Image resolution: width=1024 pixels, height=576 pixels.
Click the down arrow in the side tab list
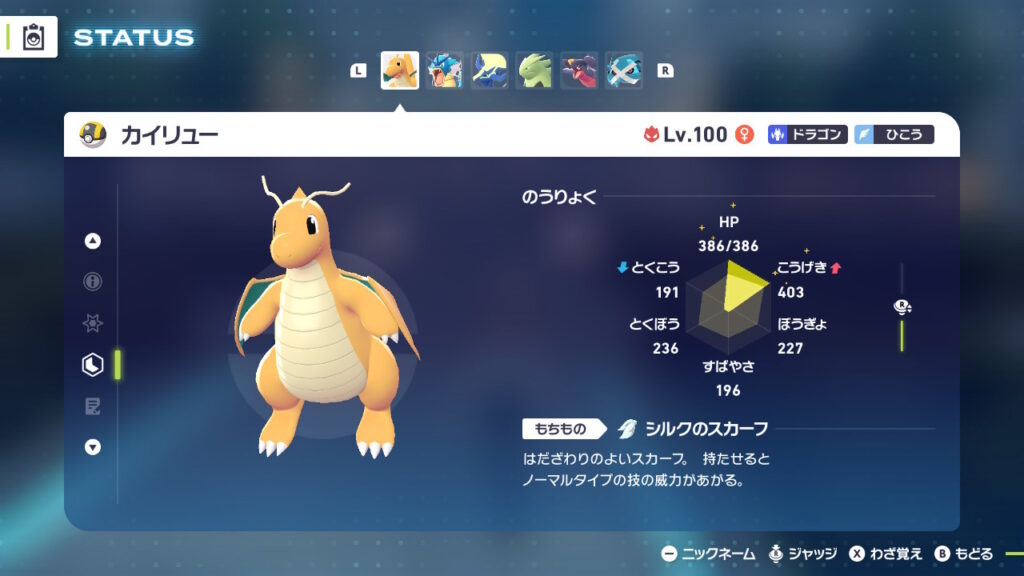coord(93,447)
